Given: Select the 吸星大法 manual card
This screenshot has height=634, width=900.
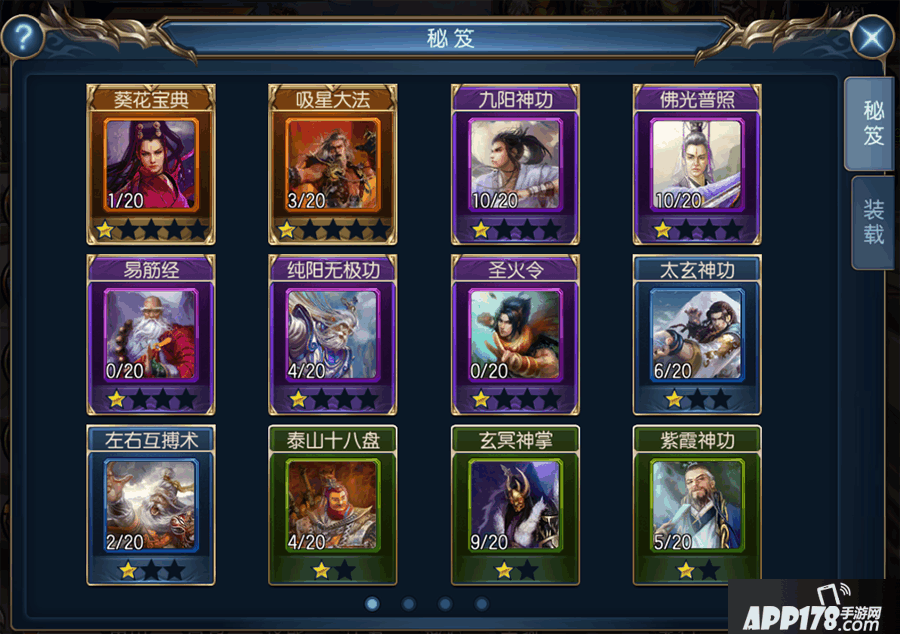Looking at the screenshot, I should 333,165.
